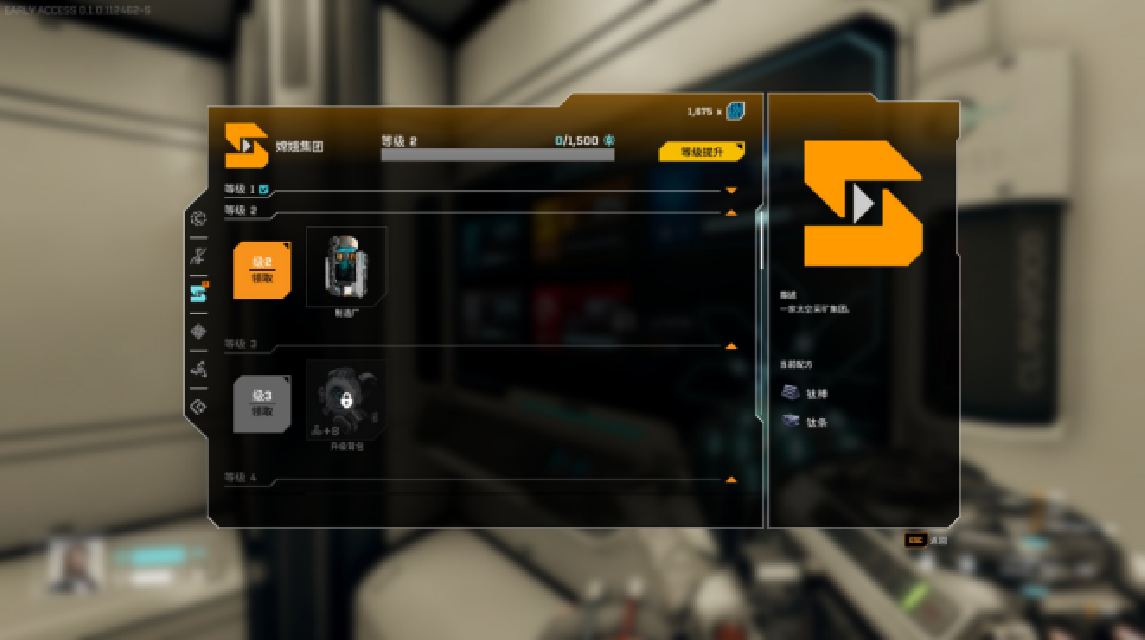
Task: Open the diamond-shaped emblem company tab
Action: coord(198,331)
